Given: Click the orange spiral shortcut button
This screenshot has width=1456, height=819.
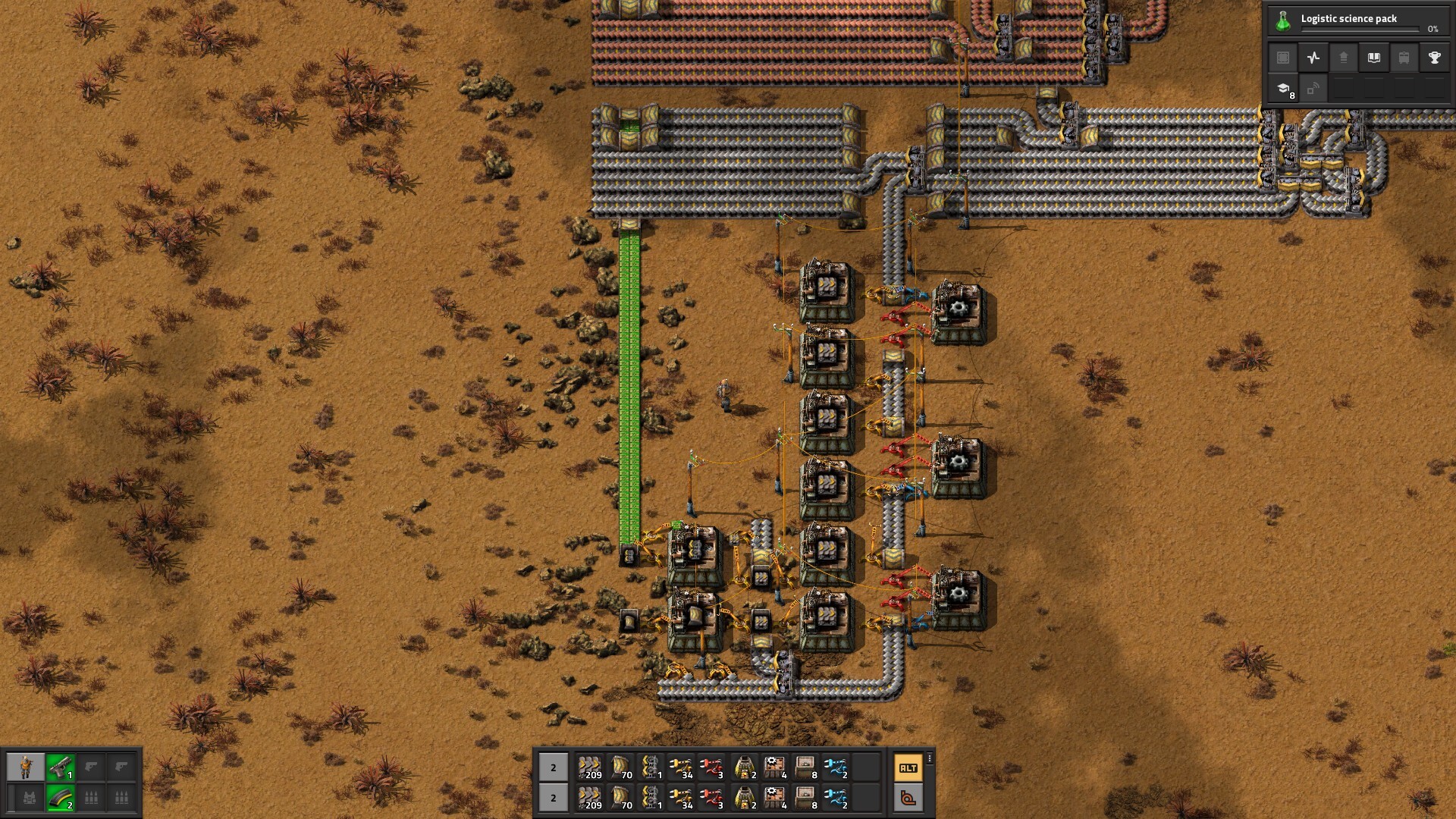Looking at the screenshot, I should point(908,798).
